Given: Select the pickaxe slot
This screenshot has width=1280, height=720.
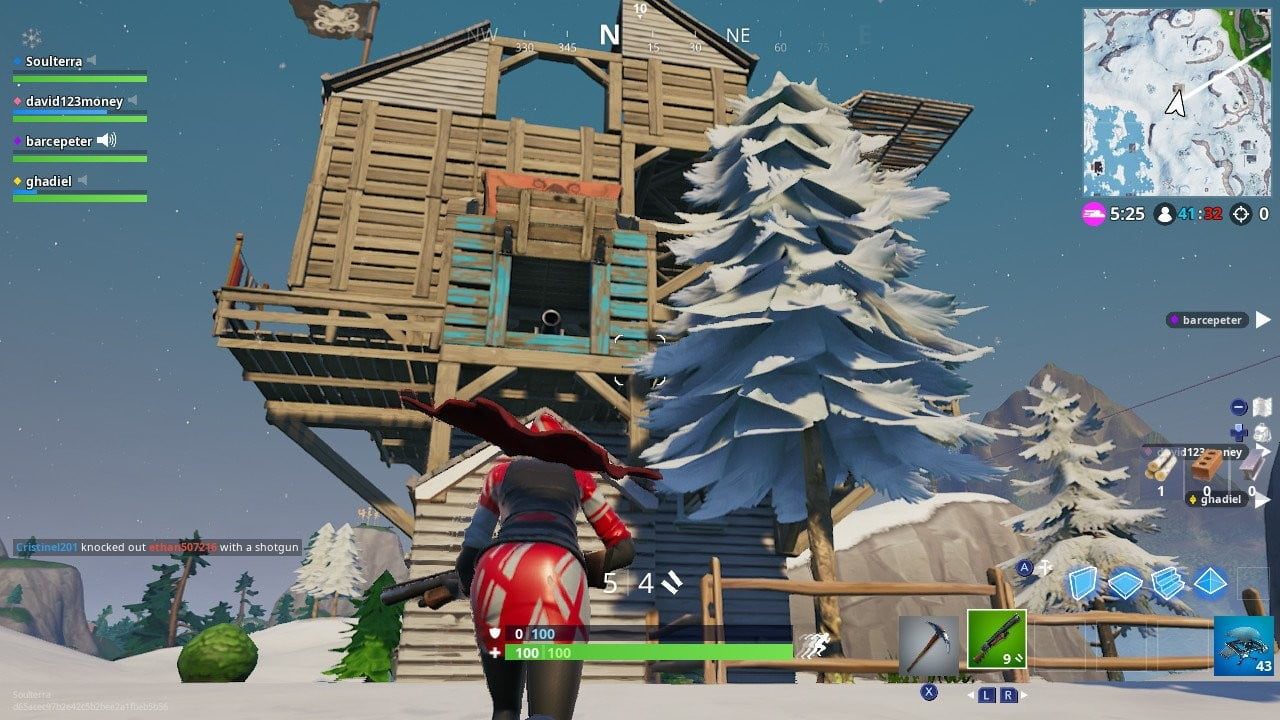Looking at the screenshot, I should coord(929,643).
